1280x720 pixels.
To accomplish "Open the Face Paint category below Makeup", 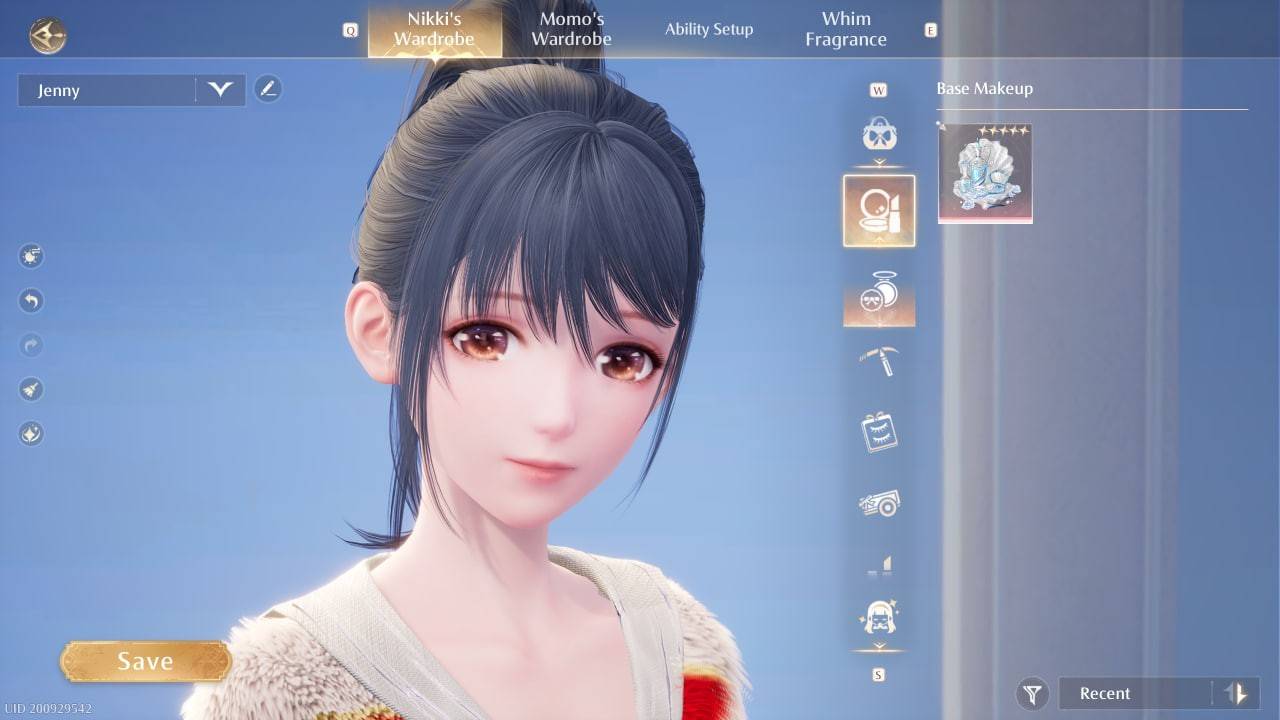I will pos(879,295).
